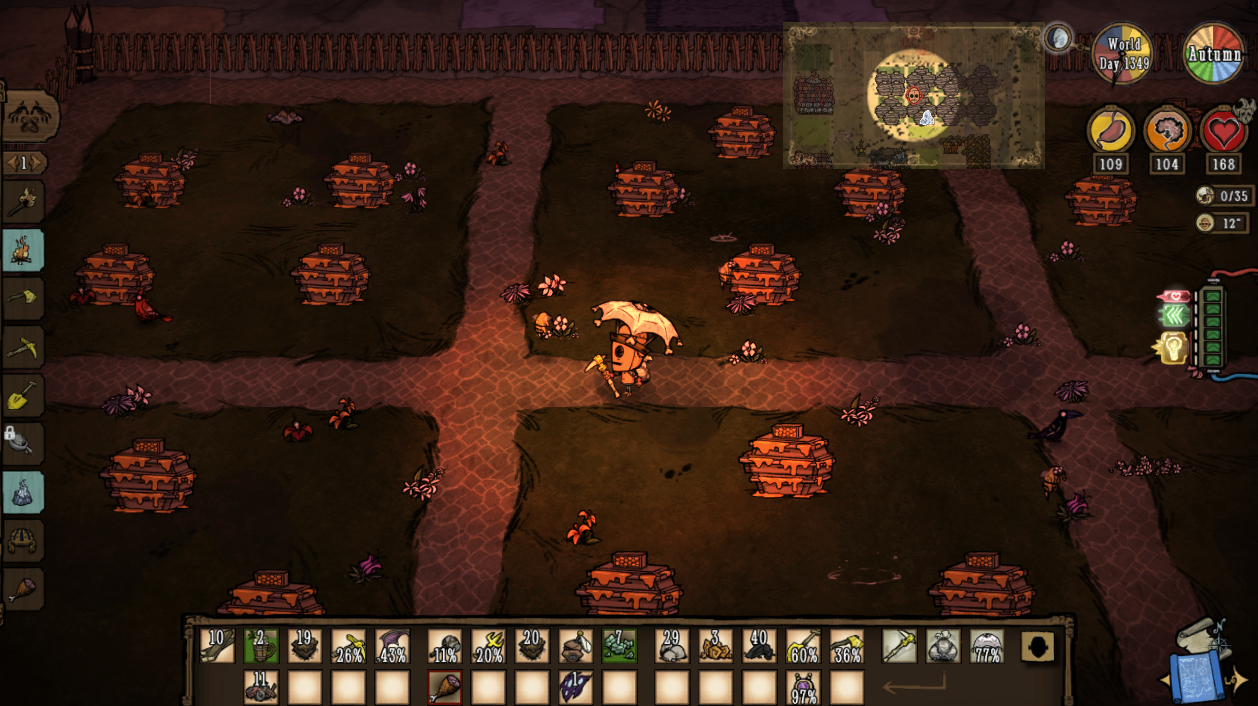
Task: Select the stack of 29 rocks
Action: tap(672, 646)
